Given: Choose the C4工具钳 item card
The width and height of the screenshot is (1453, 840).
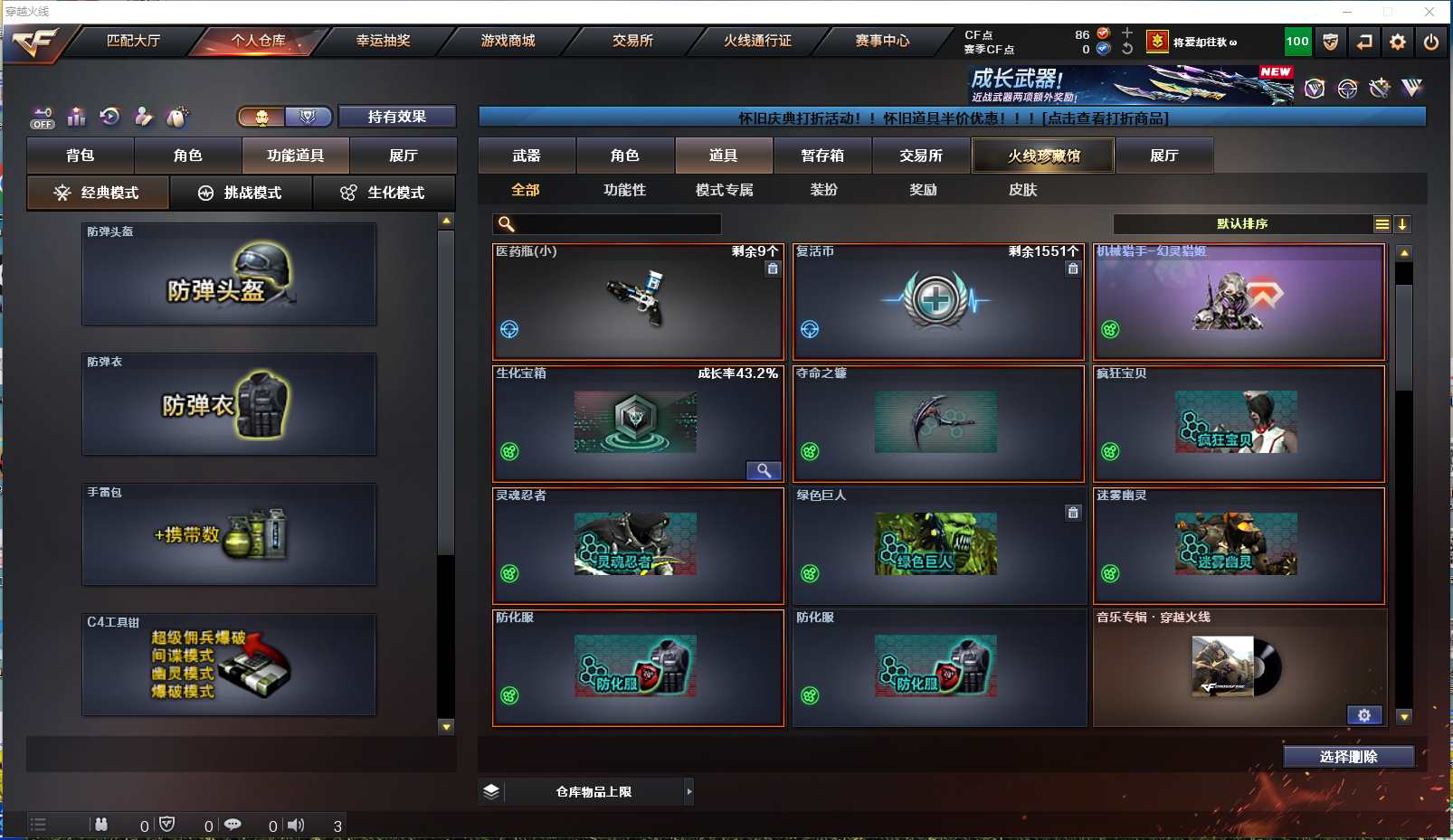Looking at the screenshot, I should pos(229,665).
